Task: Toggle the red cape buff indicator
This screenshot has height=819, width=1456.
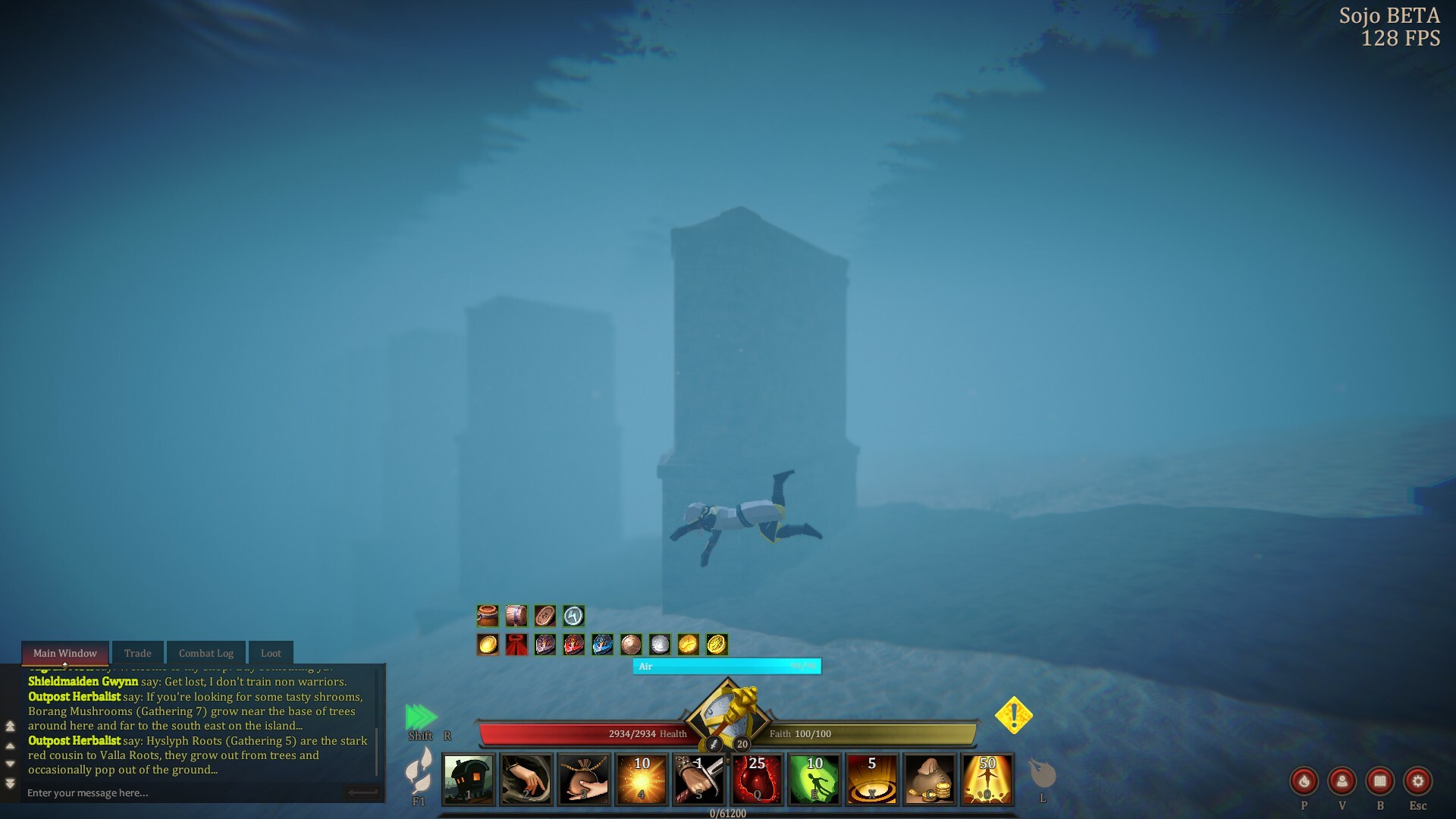Action: pyautogui.click(x=516, y=645)
